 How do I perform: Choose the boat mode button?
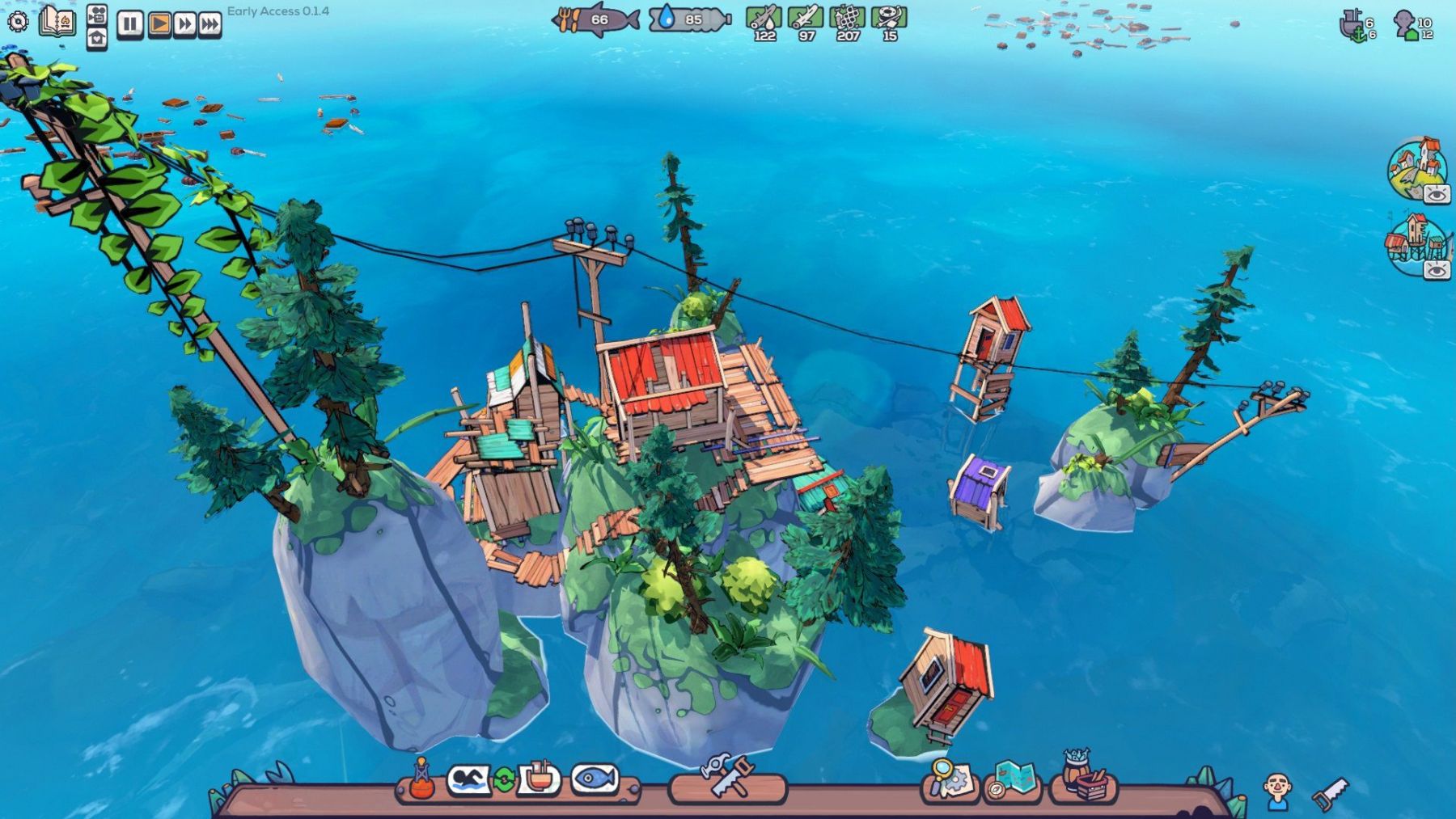[539, 779]
